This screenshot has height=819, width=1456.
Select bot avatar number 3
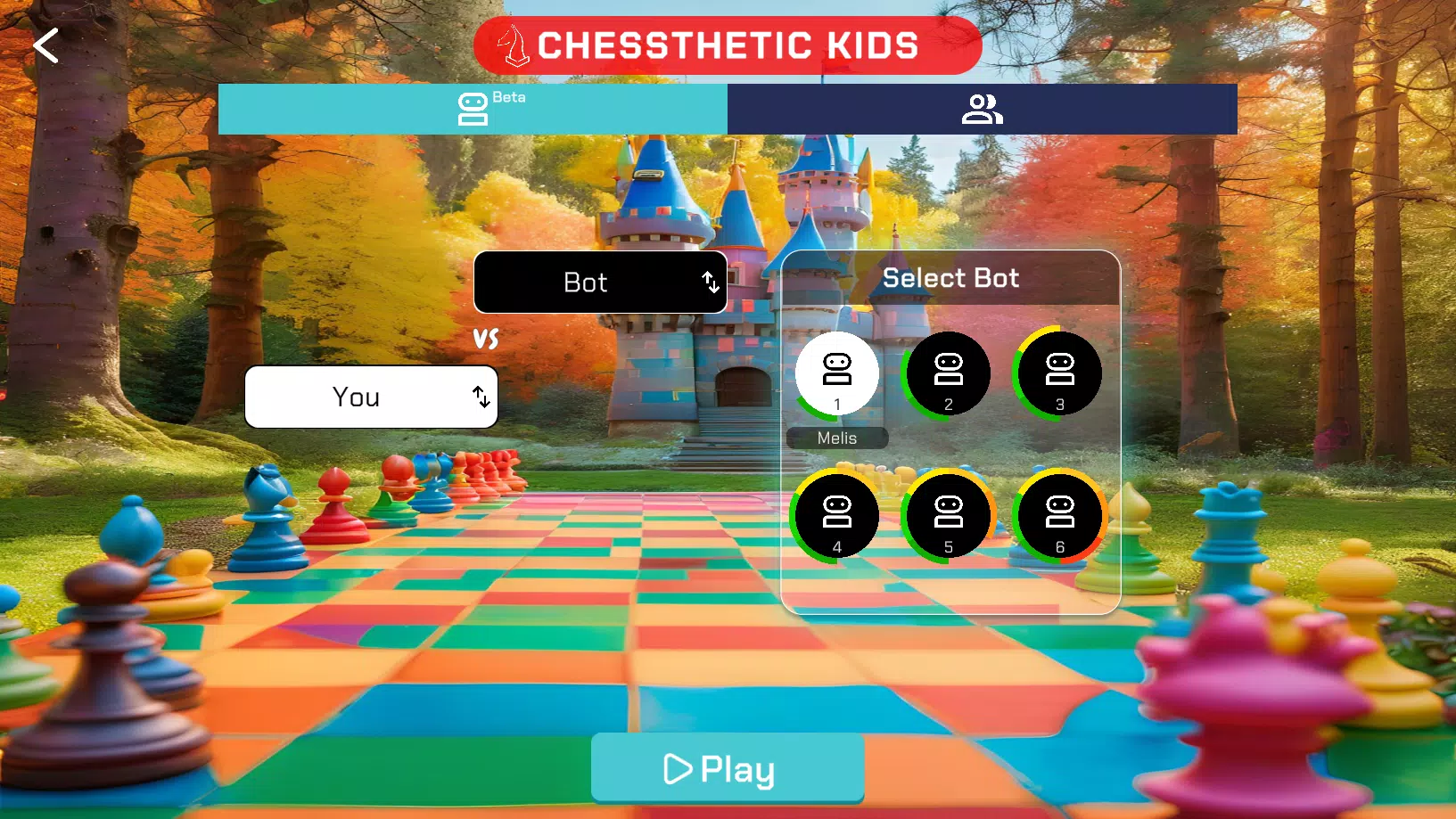[1060, 373]
